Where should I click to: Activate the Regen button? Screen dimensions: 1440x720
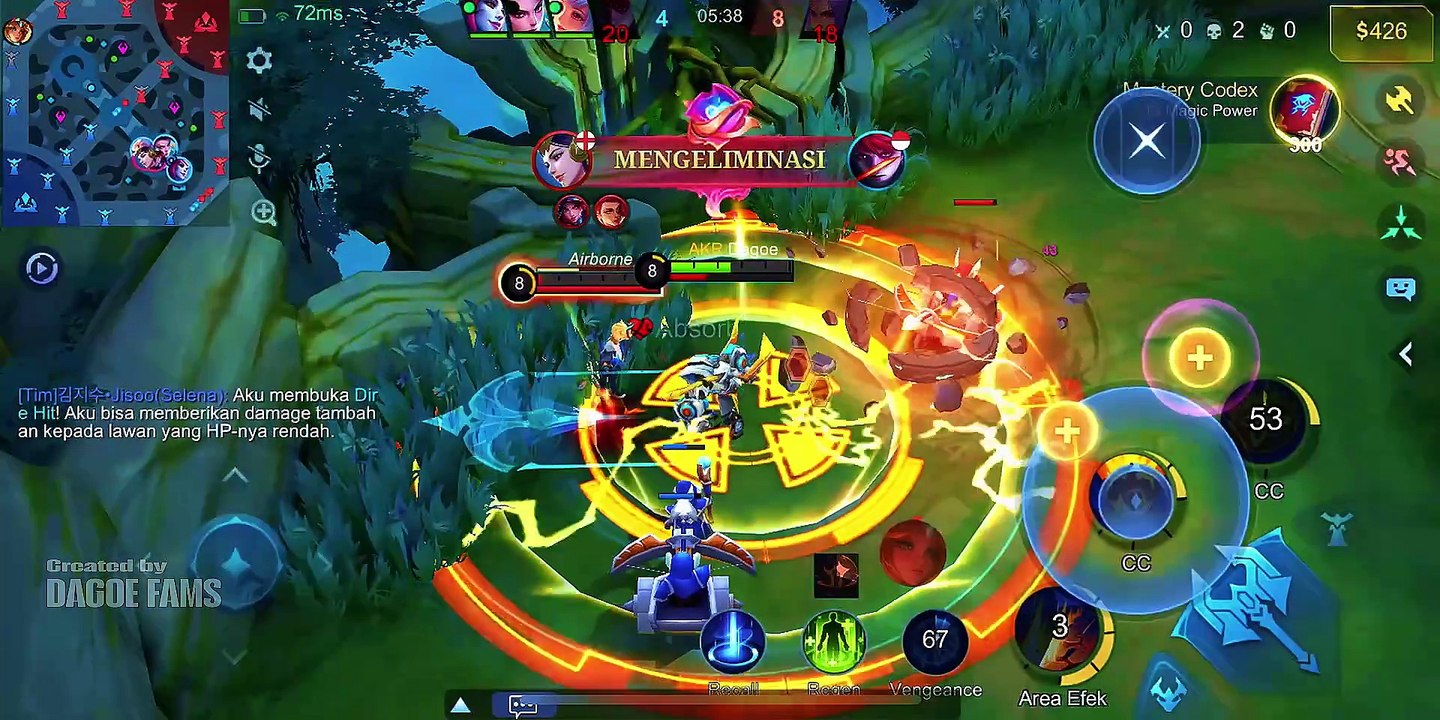[833, 642]
